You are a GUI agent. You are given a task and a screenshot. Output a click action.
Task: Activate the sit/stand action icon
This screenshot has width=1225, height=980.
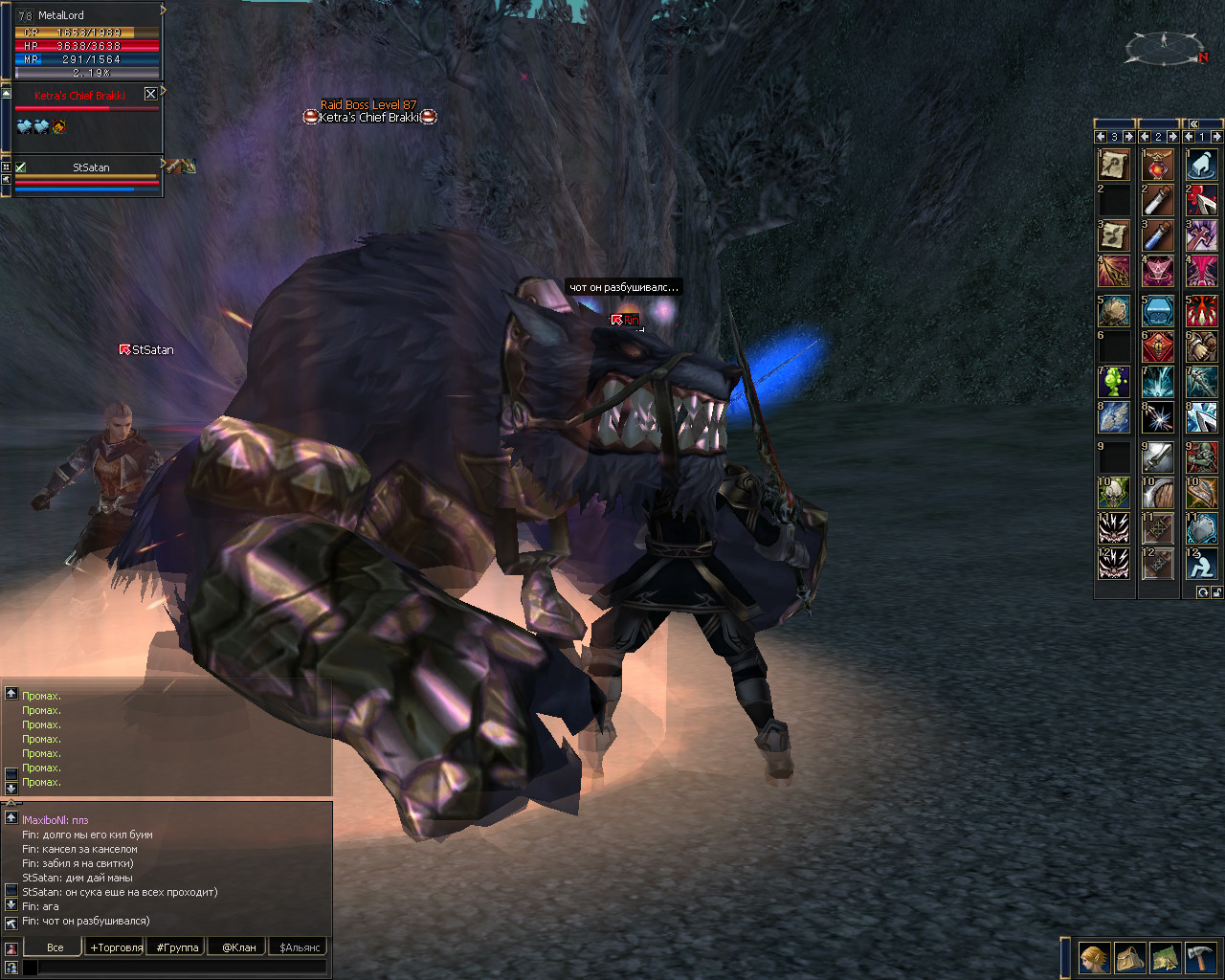[x=1201, y=563]
